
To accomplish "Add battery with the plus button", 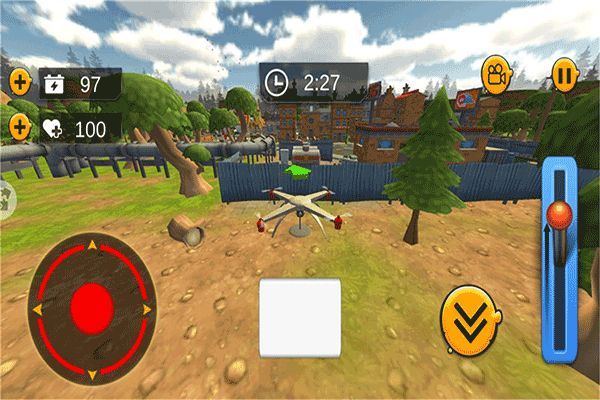I will tap(20, 82).
